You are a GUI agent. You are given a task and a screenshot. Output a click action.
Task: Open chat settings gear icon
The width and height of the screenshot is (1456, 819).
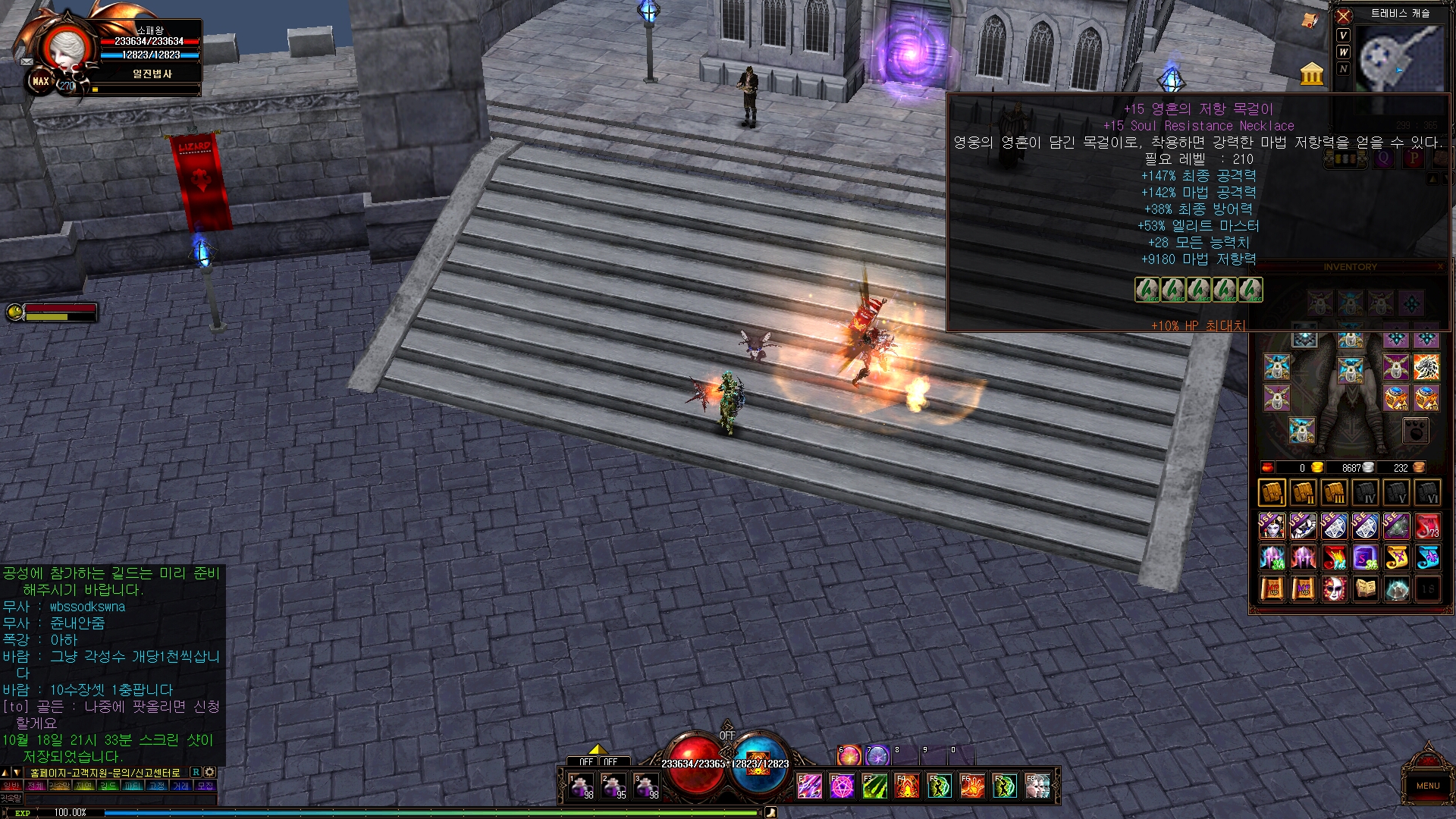[x=210, y=772]
